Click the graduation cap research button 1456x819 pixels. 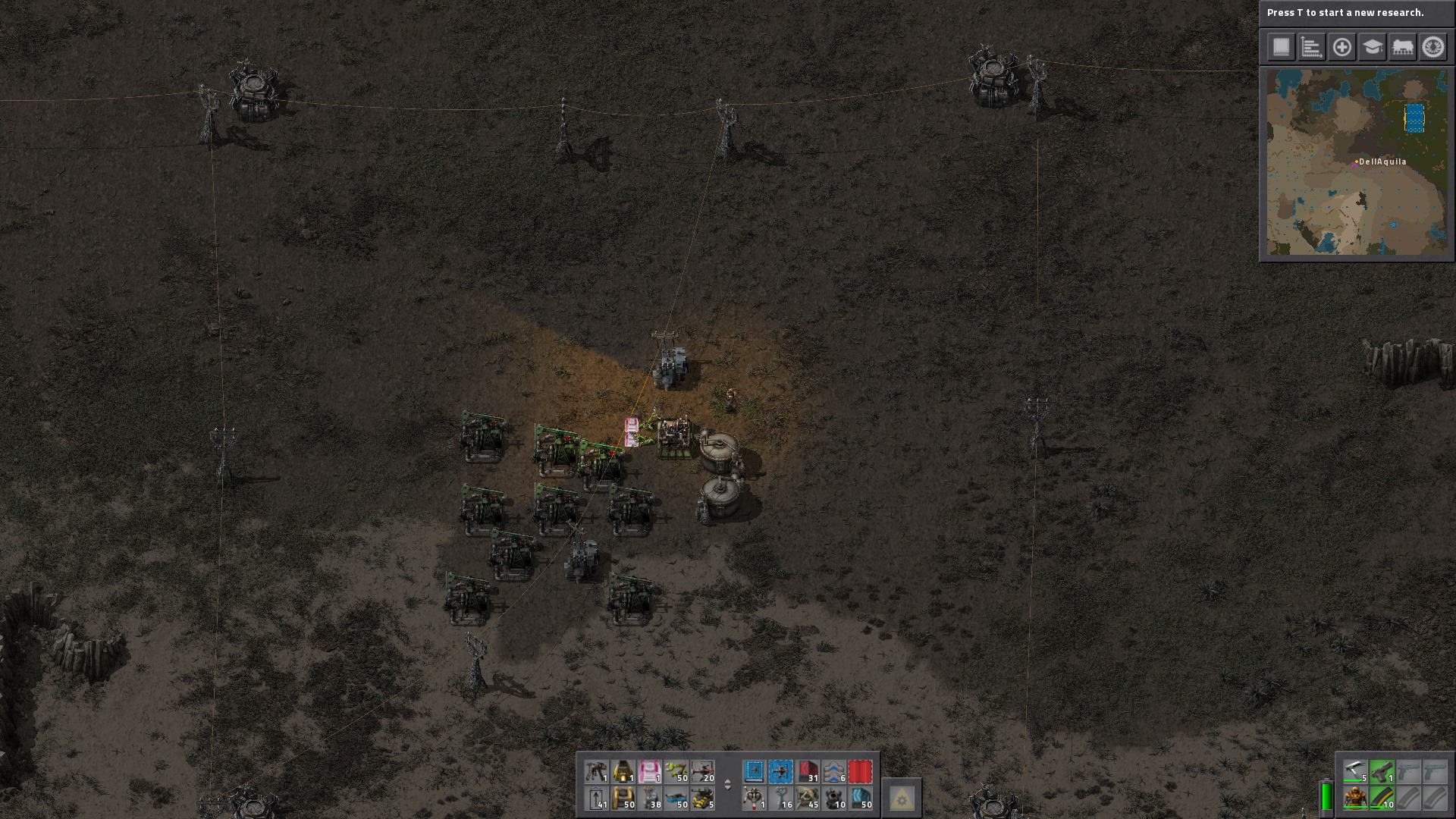click(1372, 47)
